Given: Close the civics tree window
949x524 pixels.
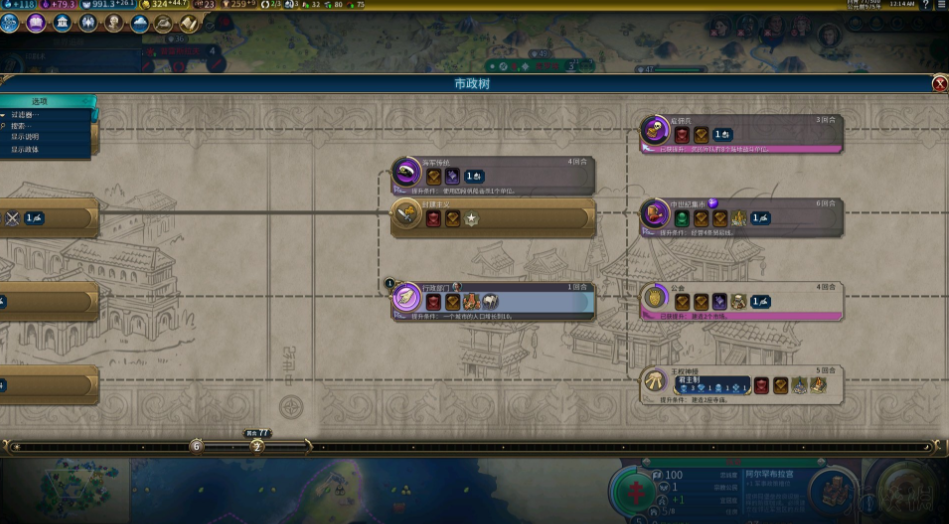Looking at the screenshot, I should click(x=939, y=84).
